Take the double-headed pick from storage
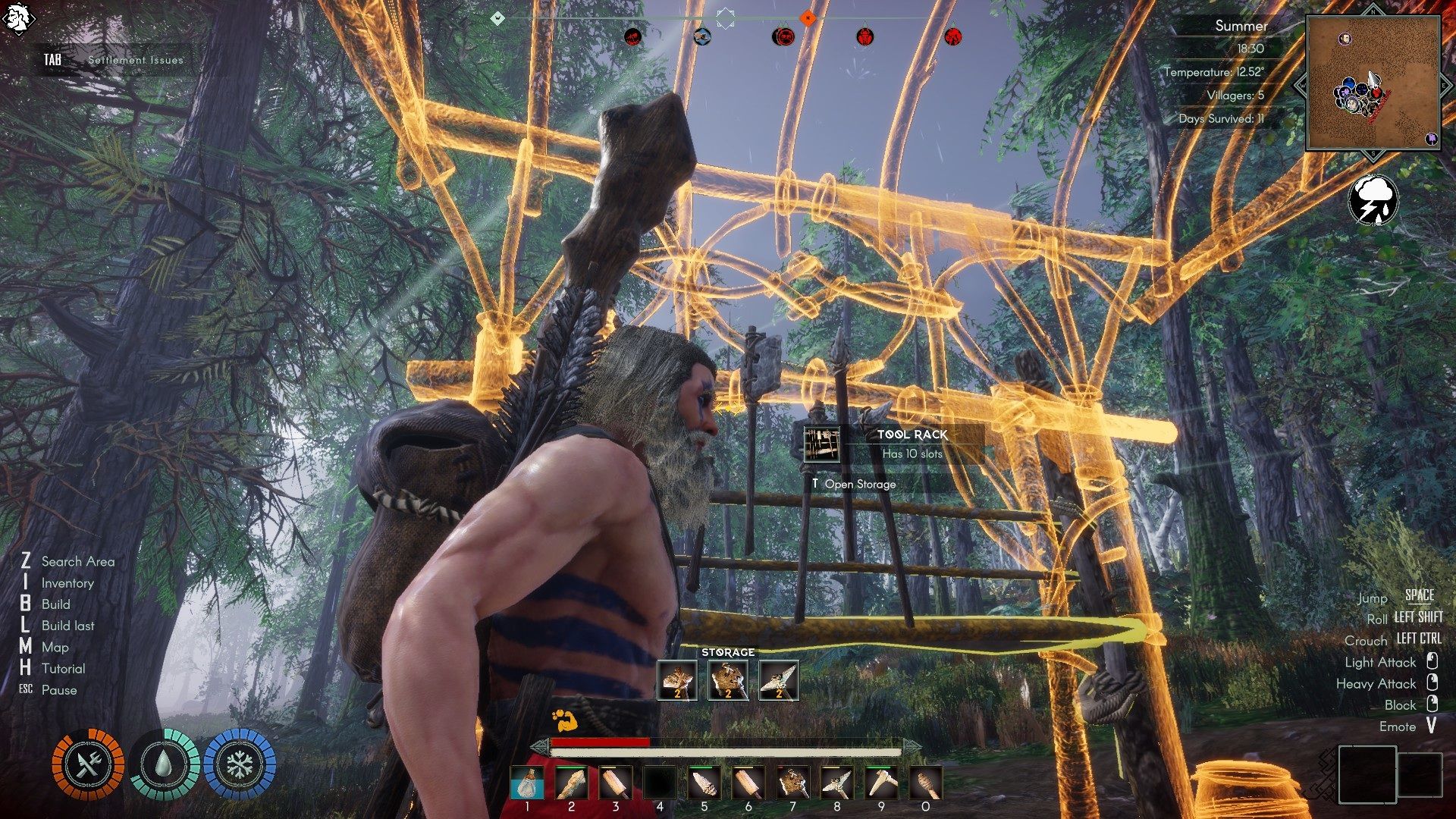 pyautogui.click(x=779, y=679)
